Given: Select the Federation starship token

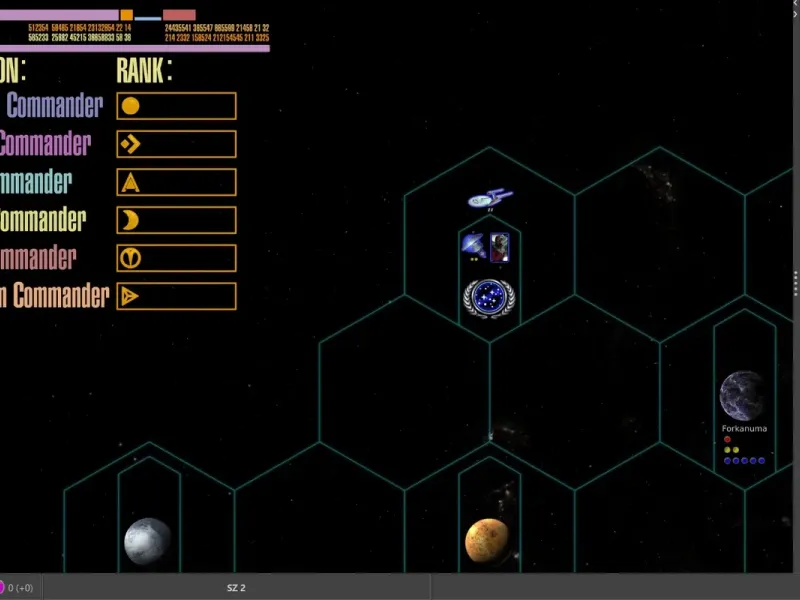Looking at the screenshot, I should [488, 199].
